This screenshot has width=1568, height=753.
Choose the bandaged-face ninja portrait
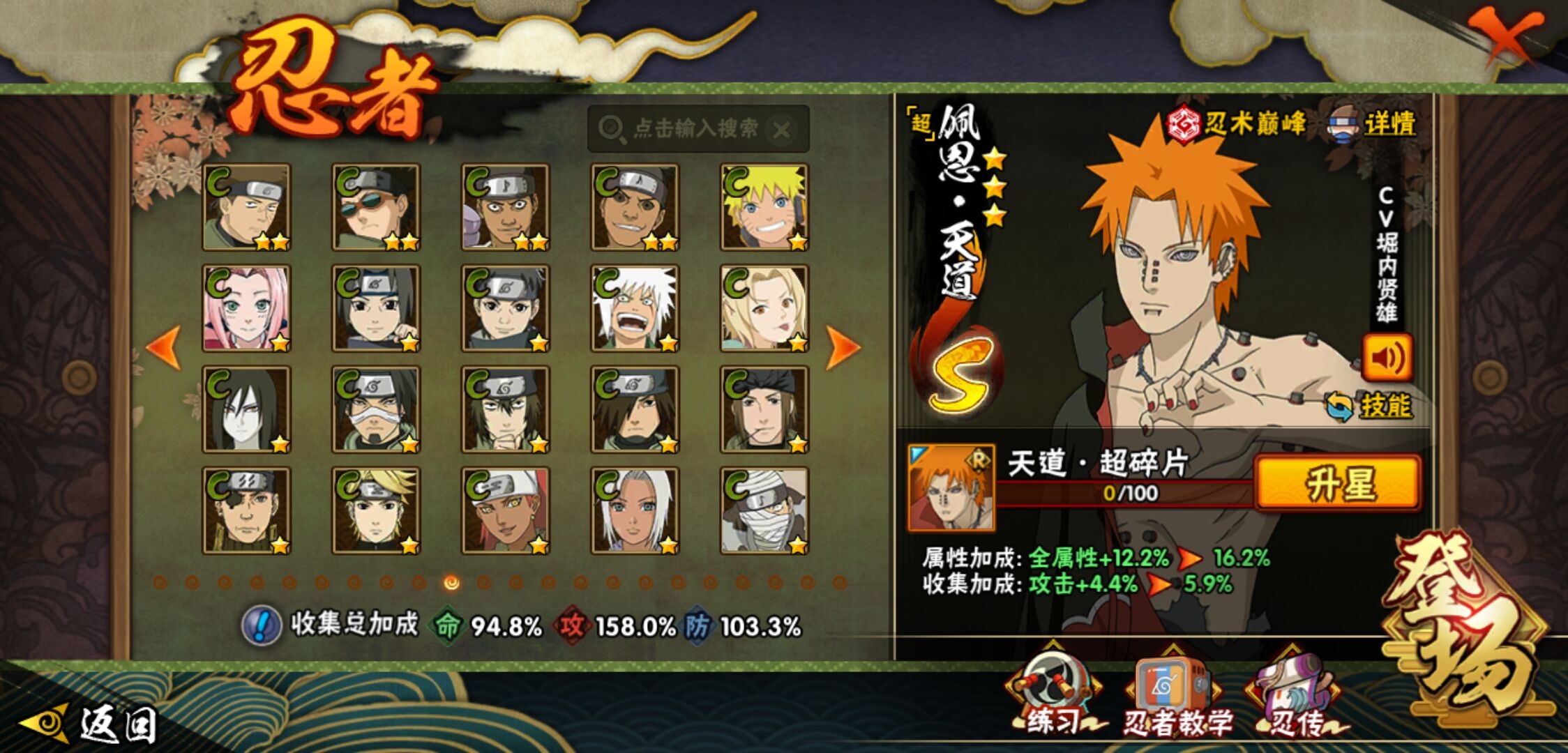[x=764, y=510]
